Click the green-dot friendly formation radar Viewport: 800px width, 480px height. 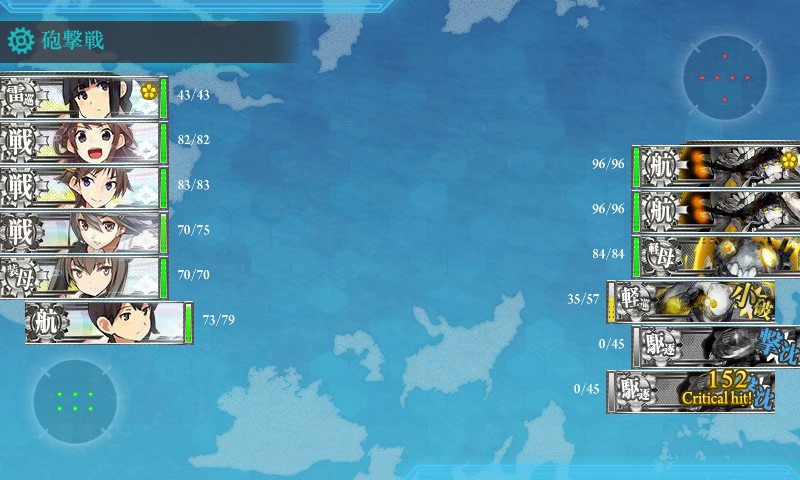[x=75, y=401]
